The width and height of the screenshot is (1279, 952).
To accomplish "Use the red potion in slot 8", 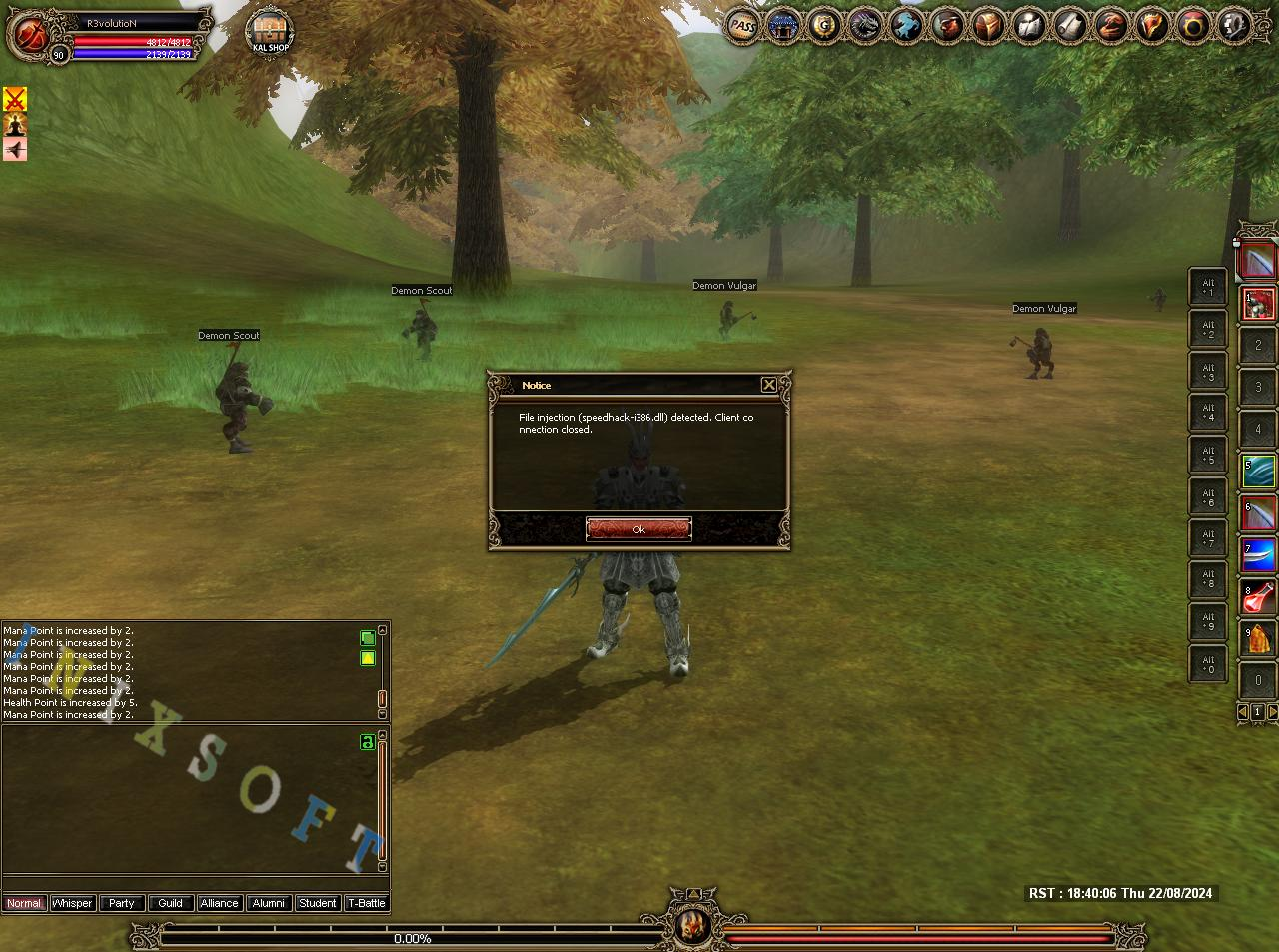I will 1259,597.
